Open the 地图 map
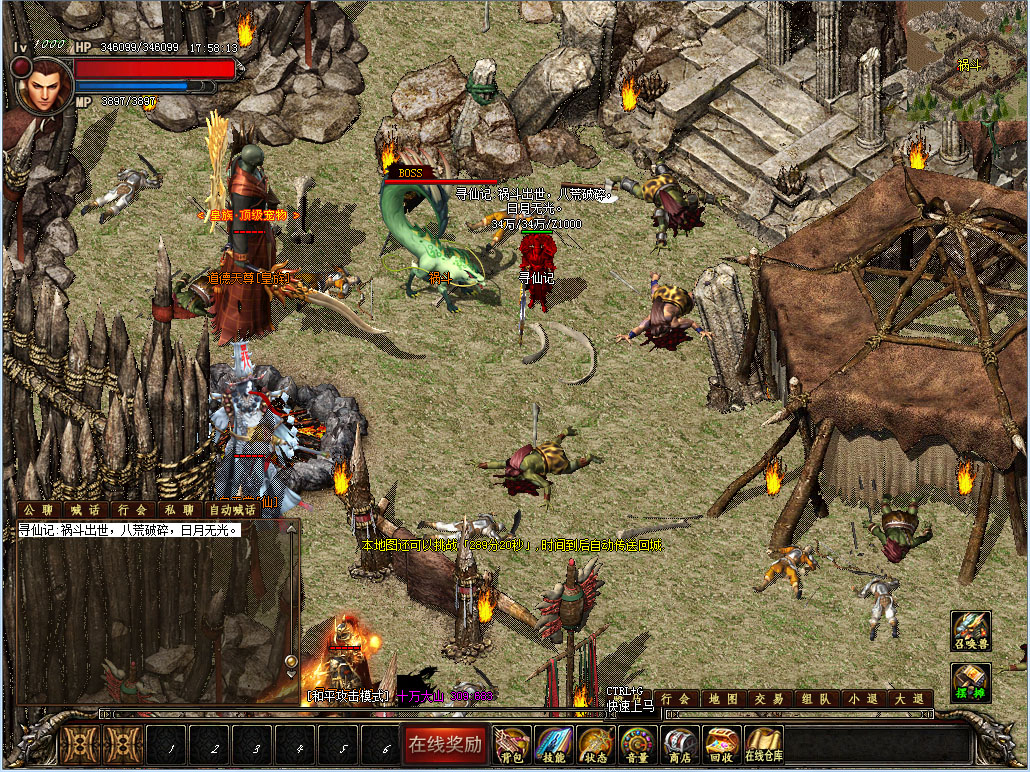The height and width of the screenshot is (772, 1030). [724, 699]
